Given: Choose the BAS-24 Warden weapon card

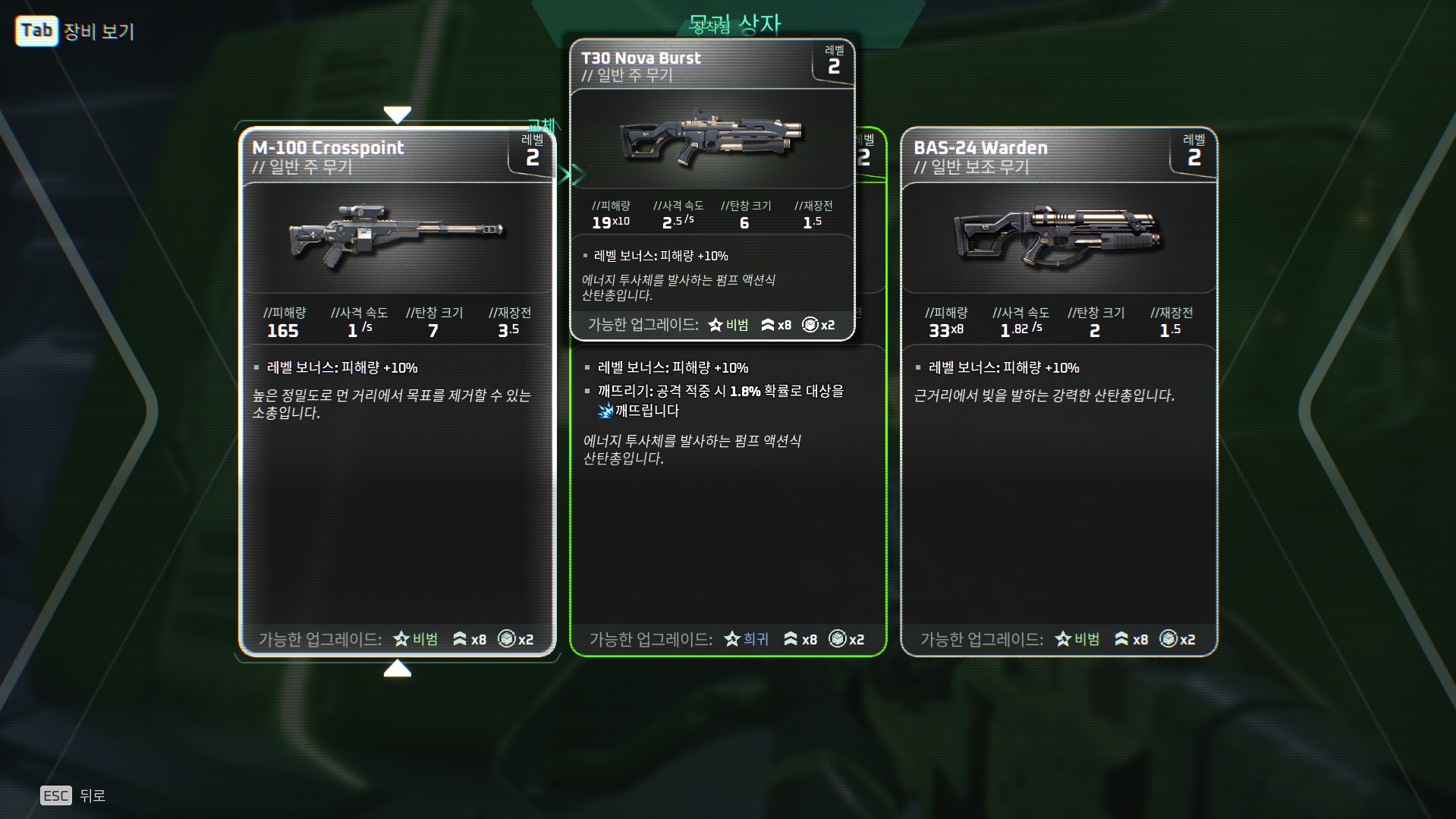Looking at the screenshot, I should pos(1058,455).
